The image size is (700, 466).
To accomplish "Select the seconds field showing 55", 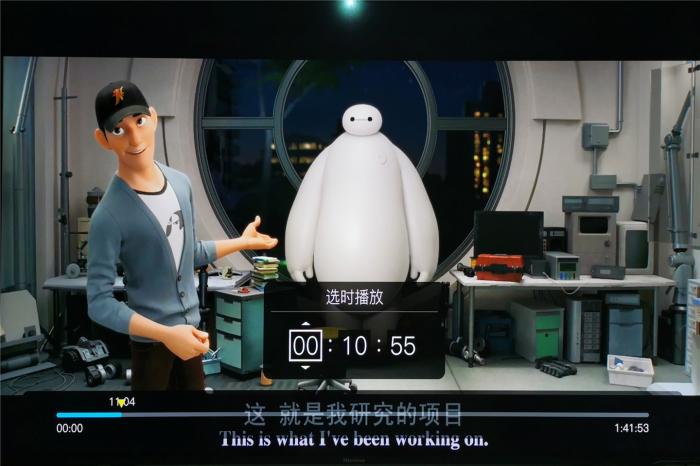I will [x=402, y=346].
